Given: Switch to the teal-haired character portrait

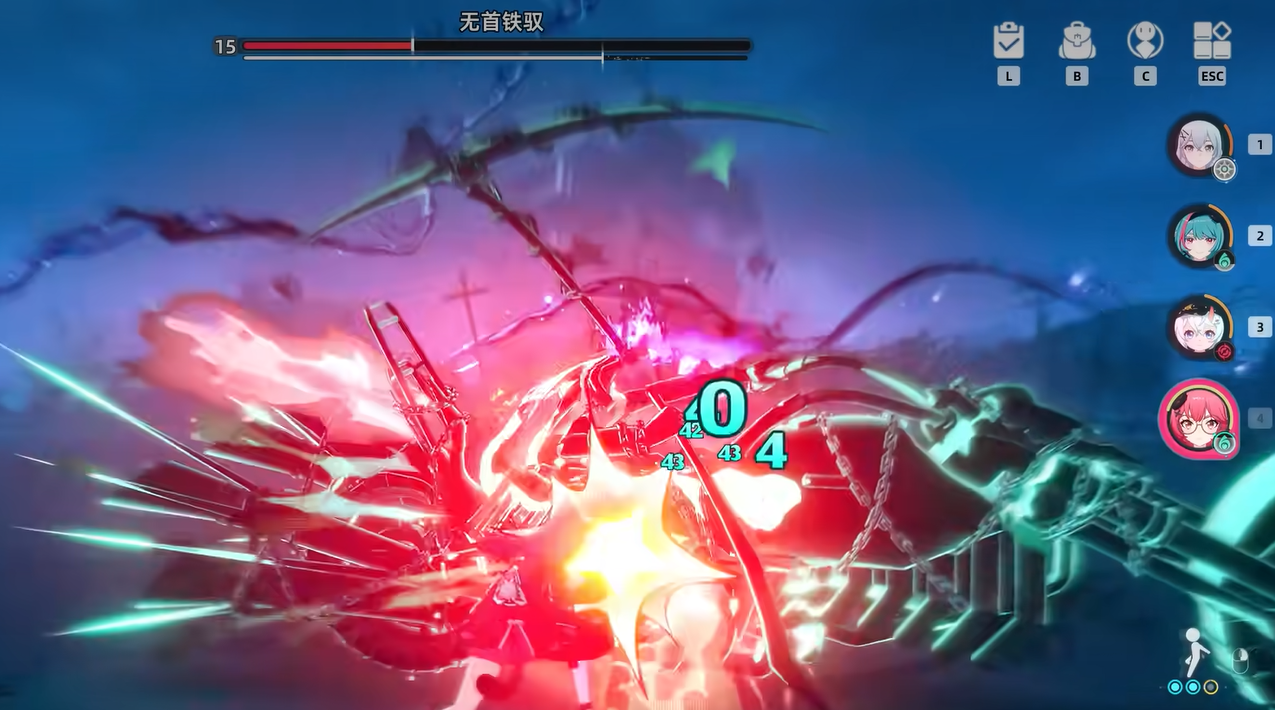Looking at the screenshot, I should tap(1199, 236).
